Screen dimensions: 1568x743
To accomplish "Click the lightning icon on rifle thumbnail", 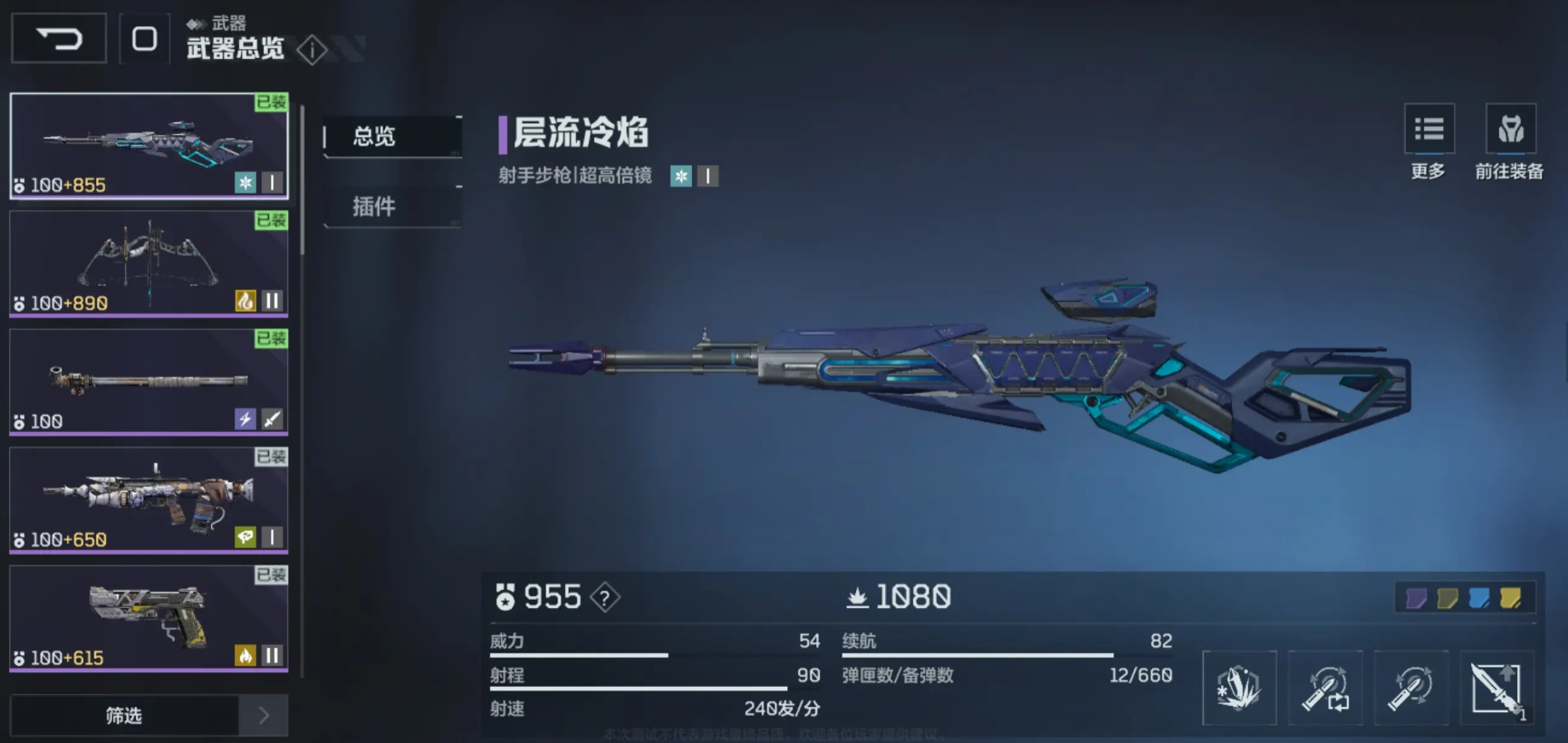I will point(244,419).
